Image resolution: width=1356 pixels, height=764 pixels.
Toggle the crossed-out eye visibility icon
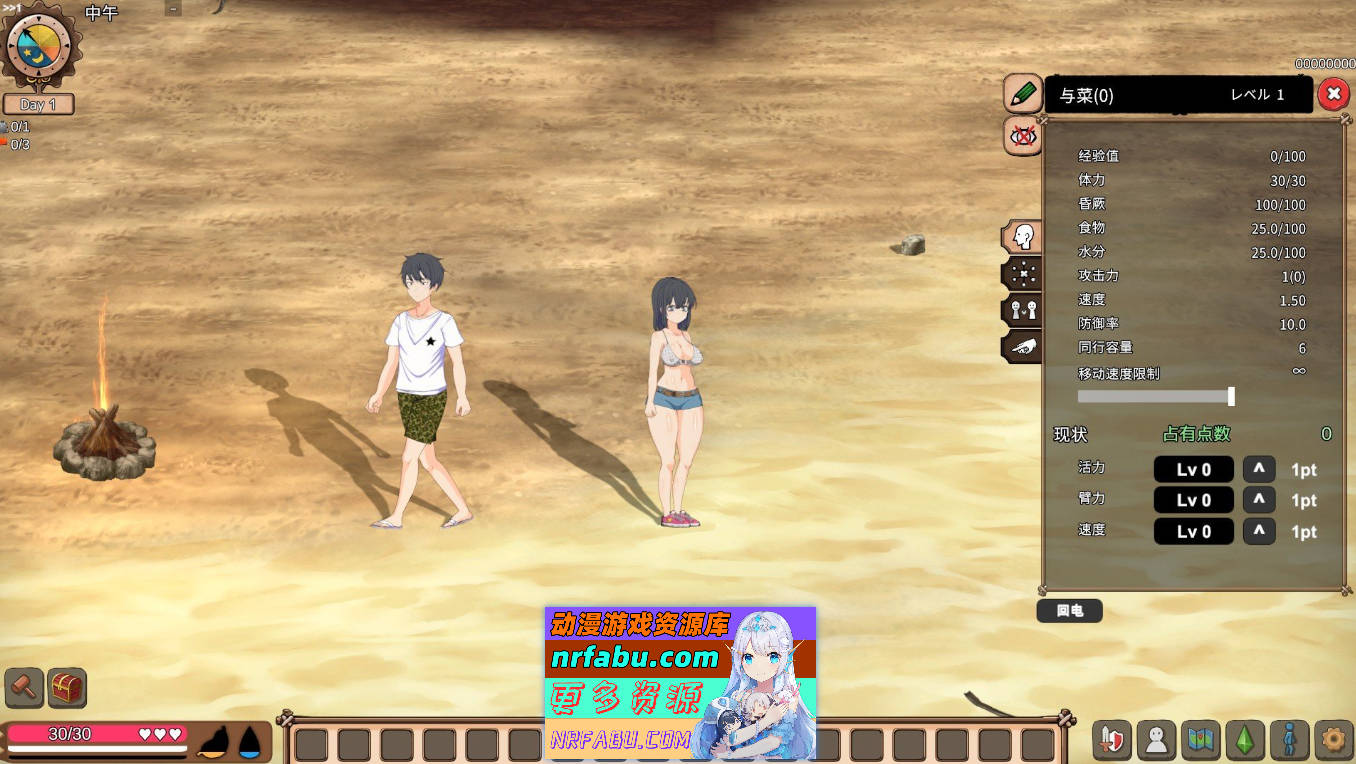tap(1022, 136)
